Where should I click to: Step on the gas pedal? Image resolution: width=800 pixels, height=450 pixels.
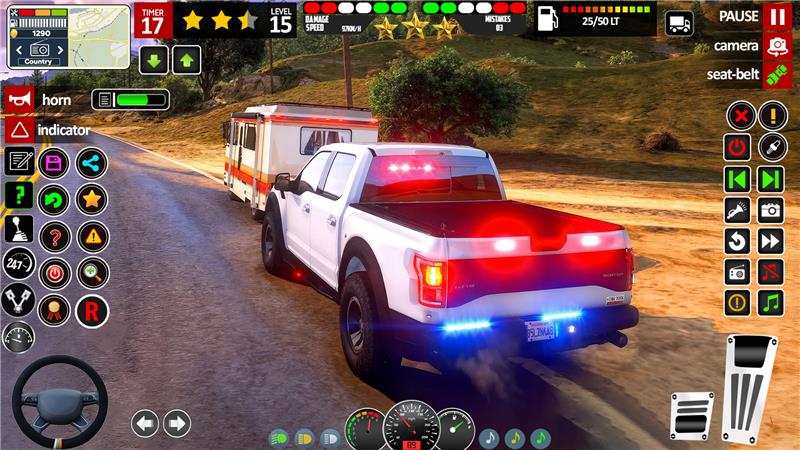[x=750, y=388]
